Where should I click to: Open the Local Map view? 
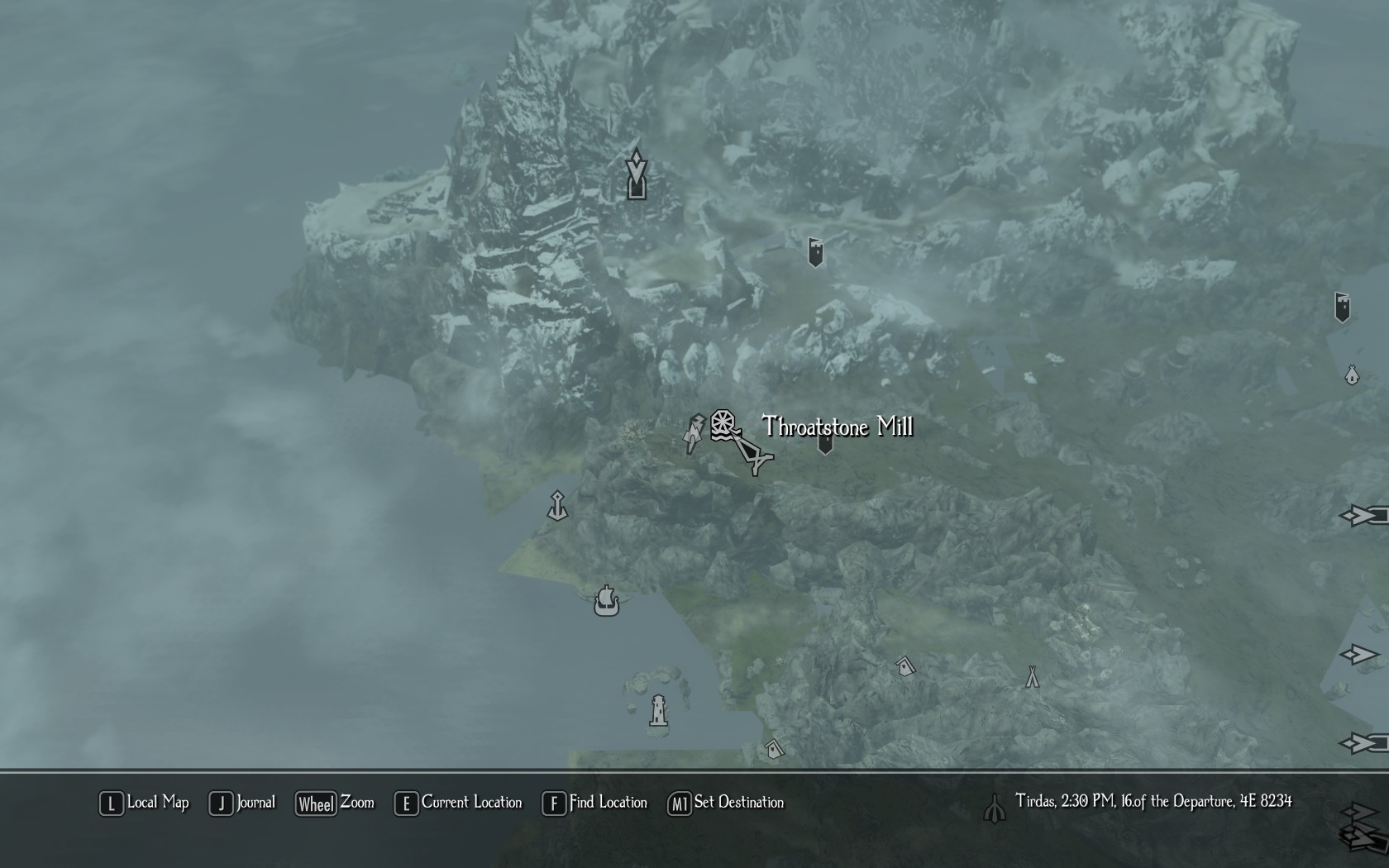145,803
